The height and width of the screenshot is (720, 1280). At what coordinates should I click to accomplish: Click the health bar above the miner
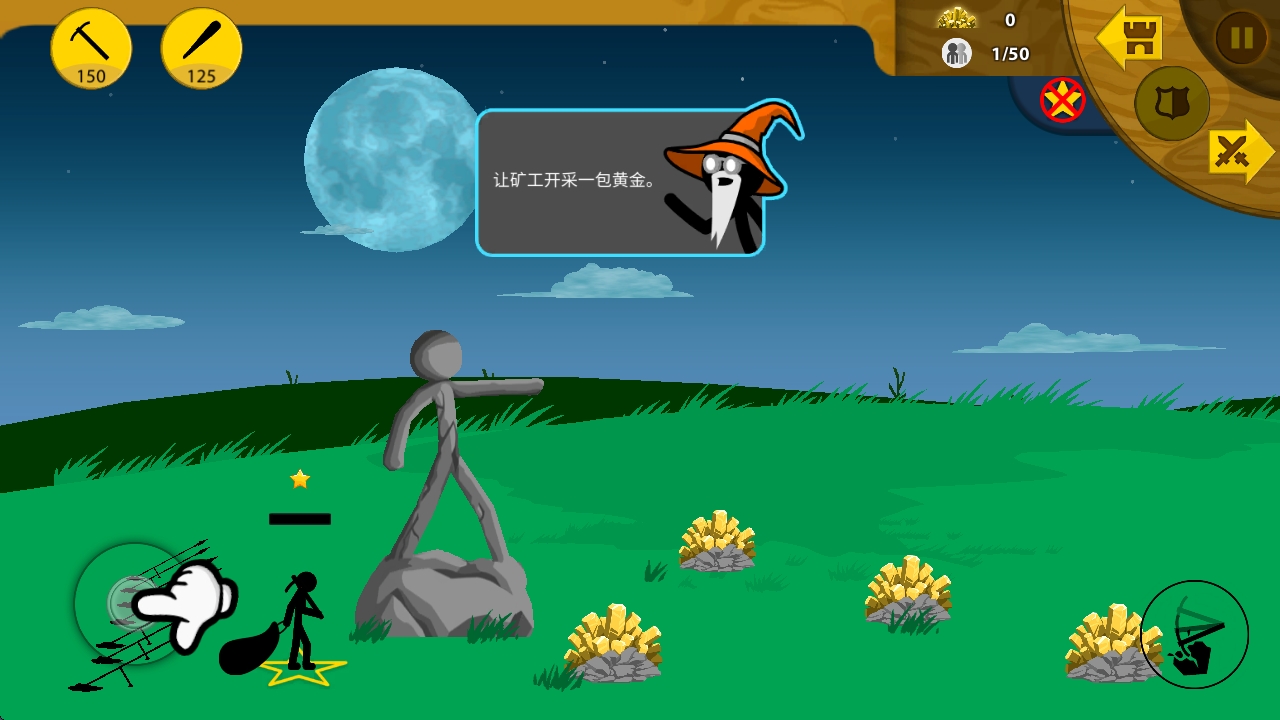pyautogui.click(x=299, y=517)
